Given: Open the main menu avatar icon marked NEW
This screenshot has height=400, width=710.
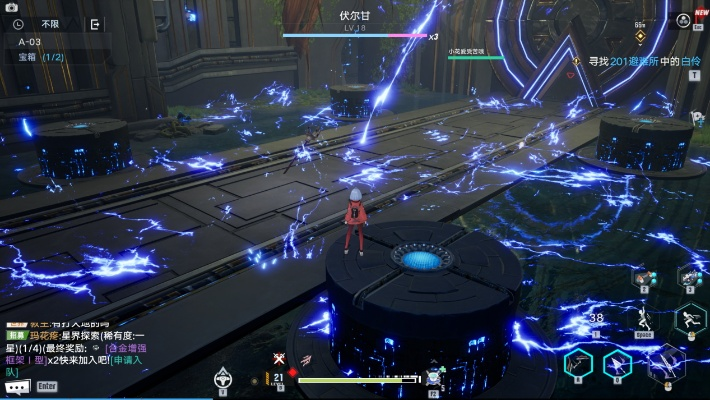Looking at the screenshot, I should [681, 19].
